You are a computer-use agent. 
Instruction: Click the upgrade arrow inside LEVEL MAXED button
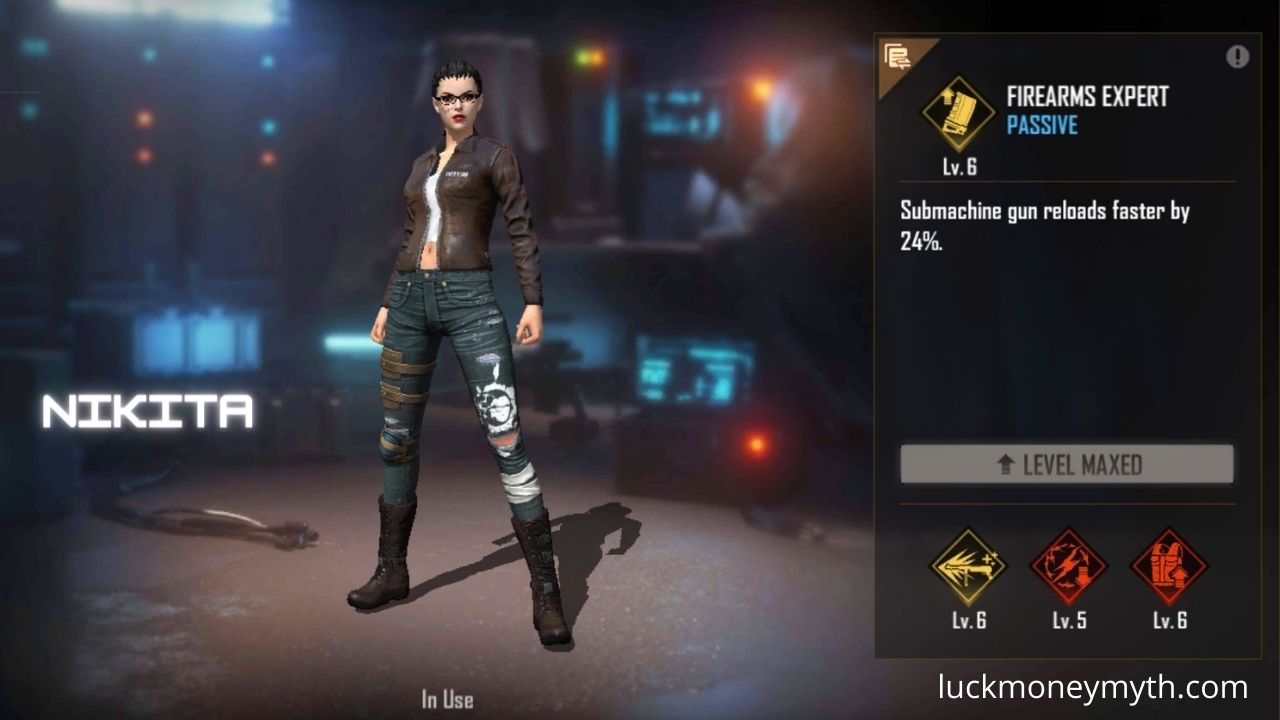click(1007, 464)
